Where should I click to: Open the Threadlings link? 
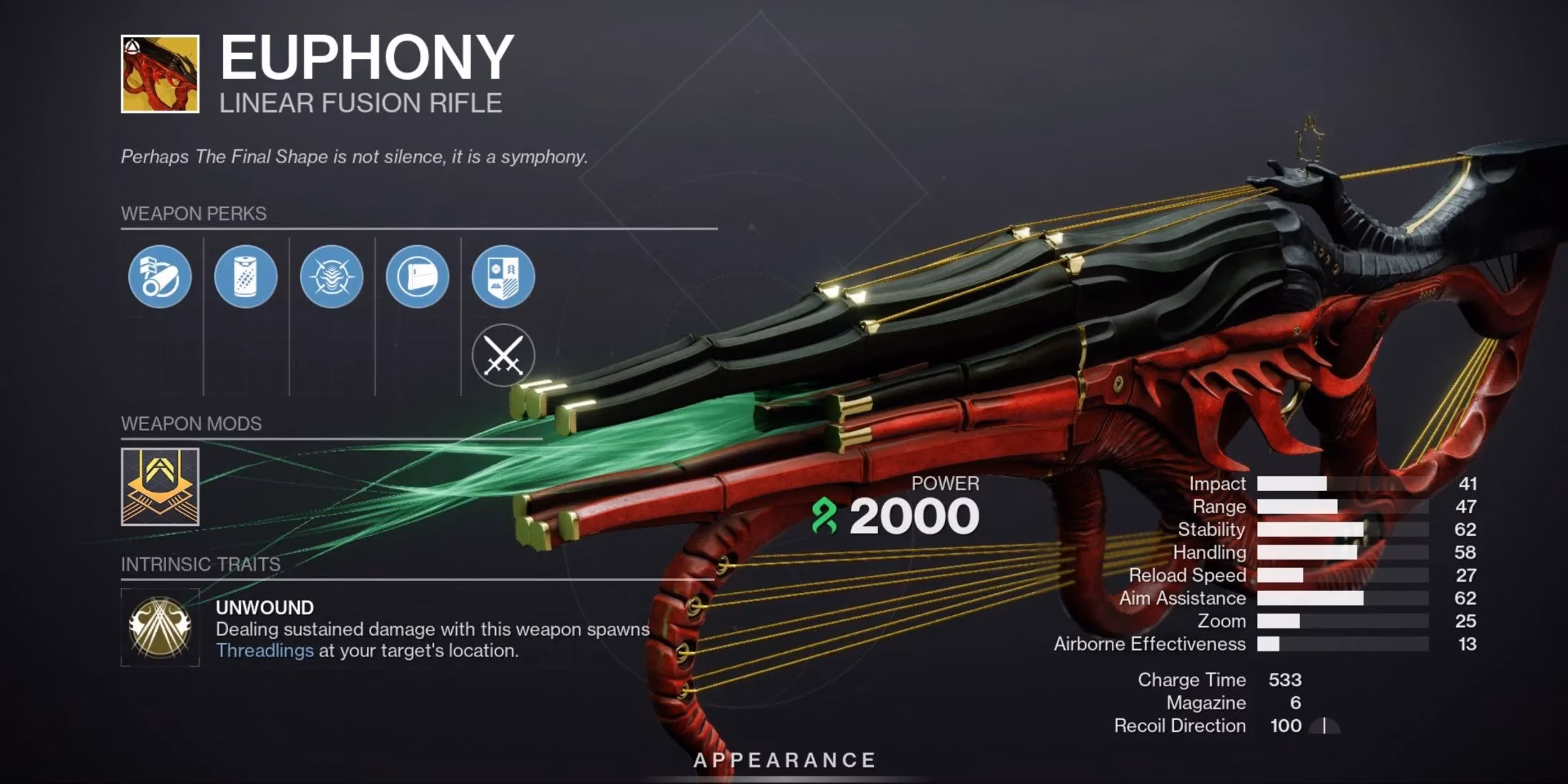point(264,651)
